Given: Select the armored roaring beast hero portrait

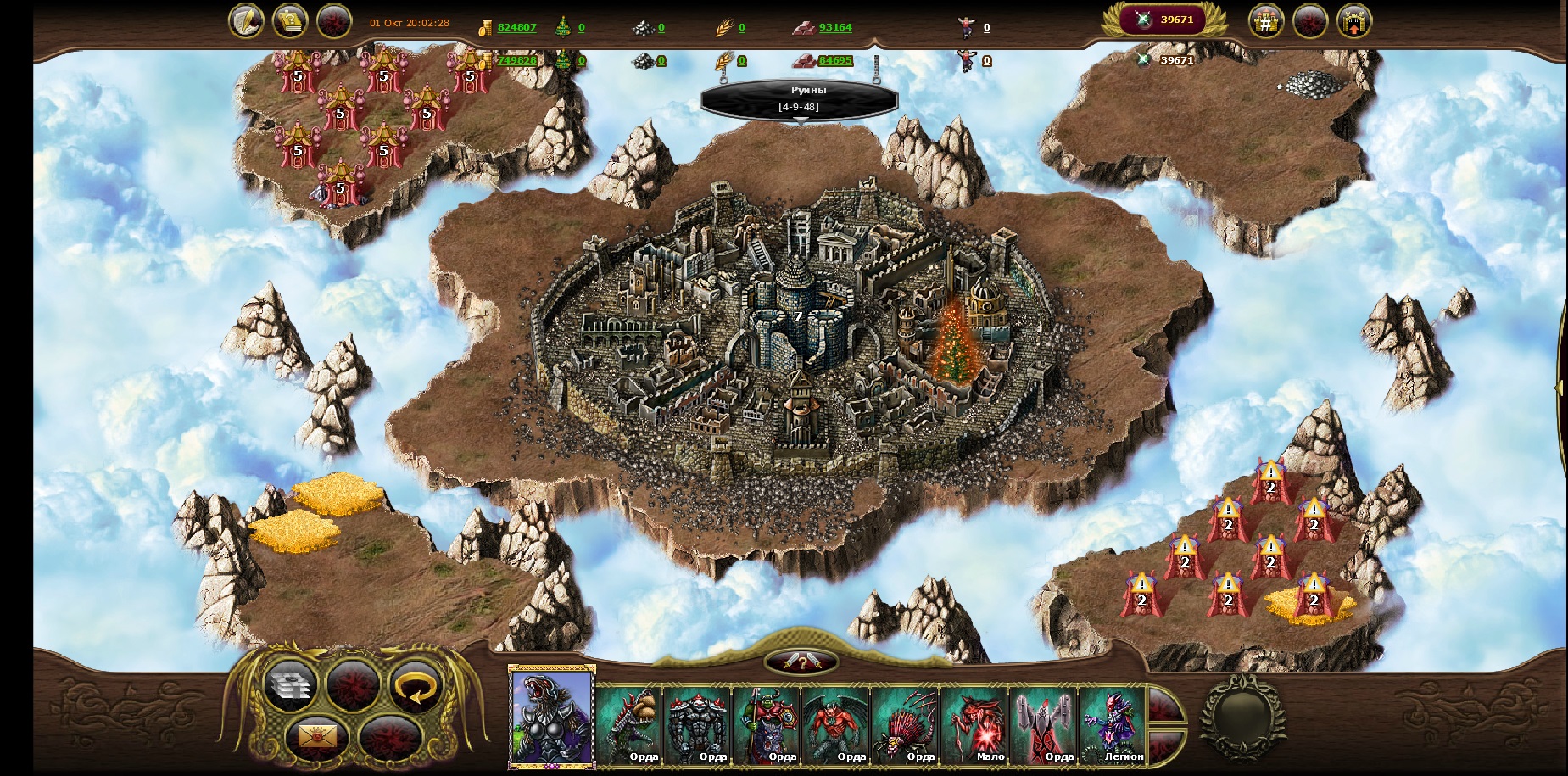Looking at the screenshot, I should coord(551,717).
